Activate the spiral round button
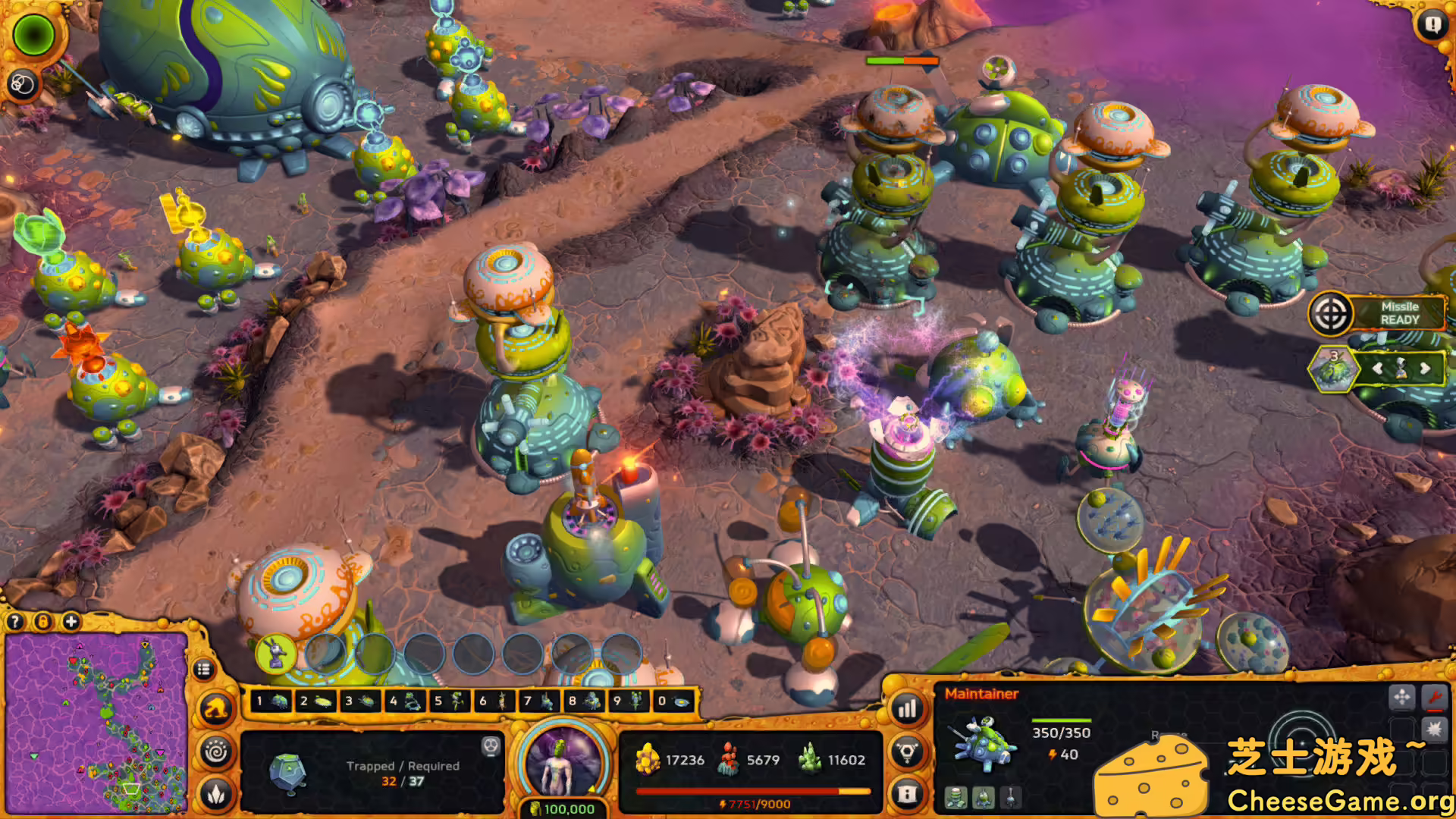The height and width of the screenshot is (819, 1456). pos(216,752)
